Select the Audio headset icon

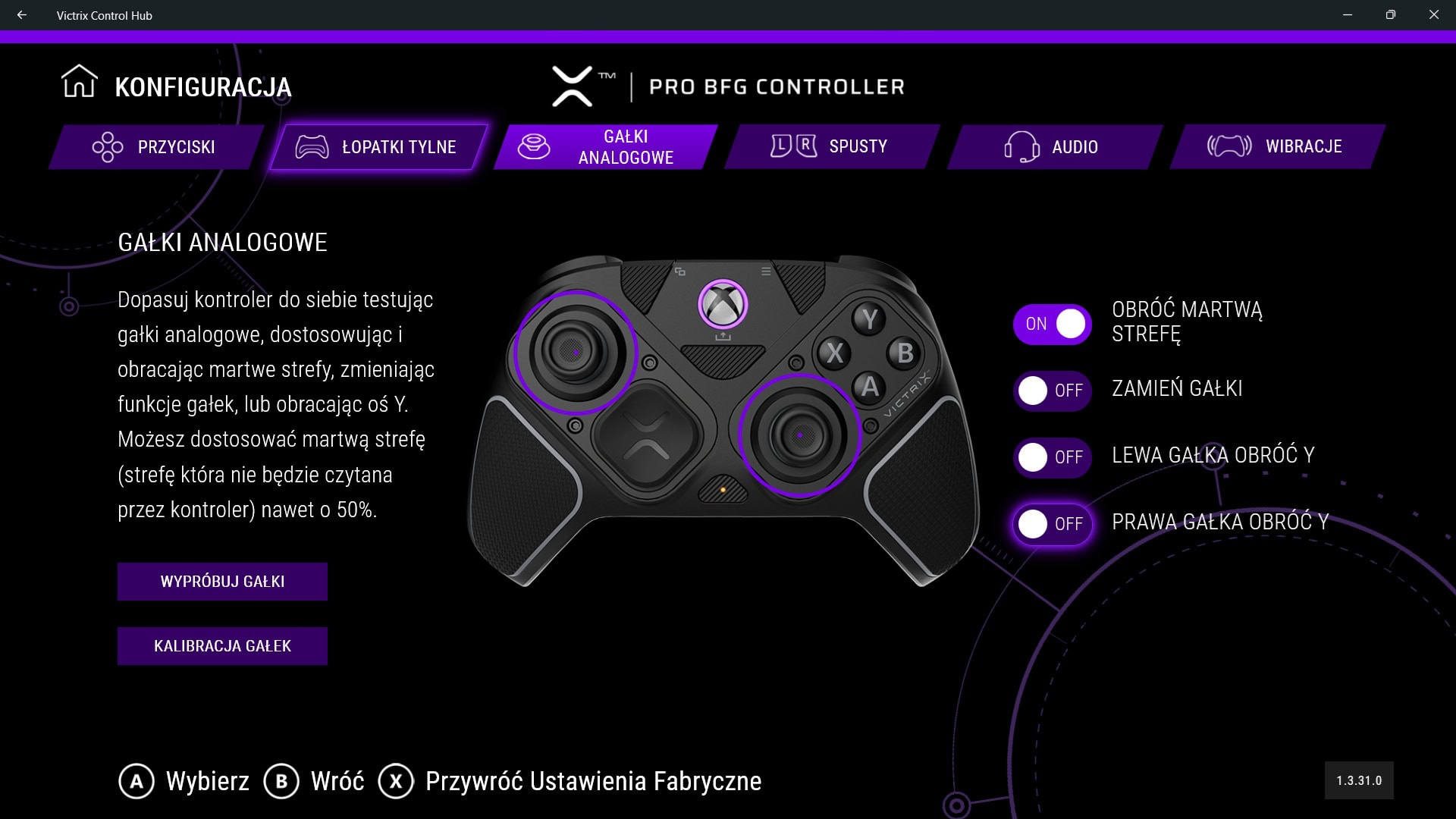(1021, 147)
